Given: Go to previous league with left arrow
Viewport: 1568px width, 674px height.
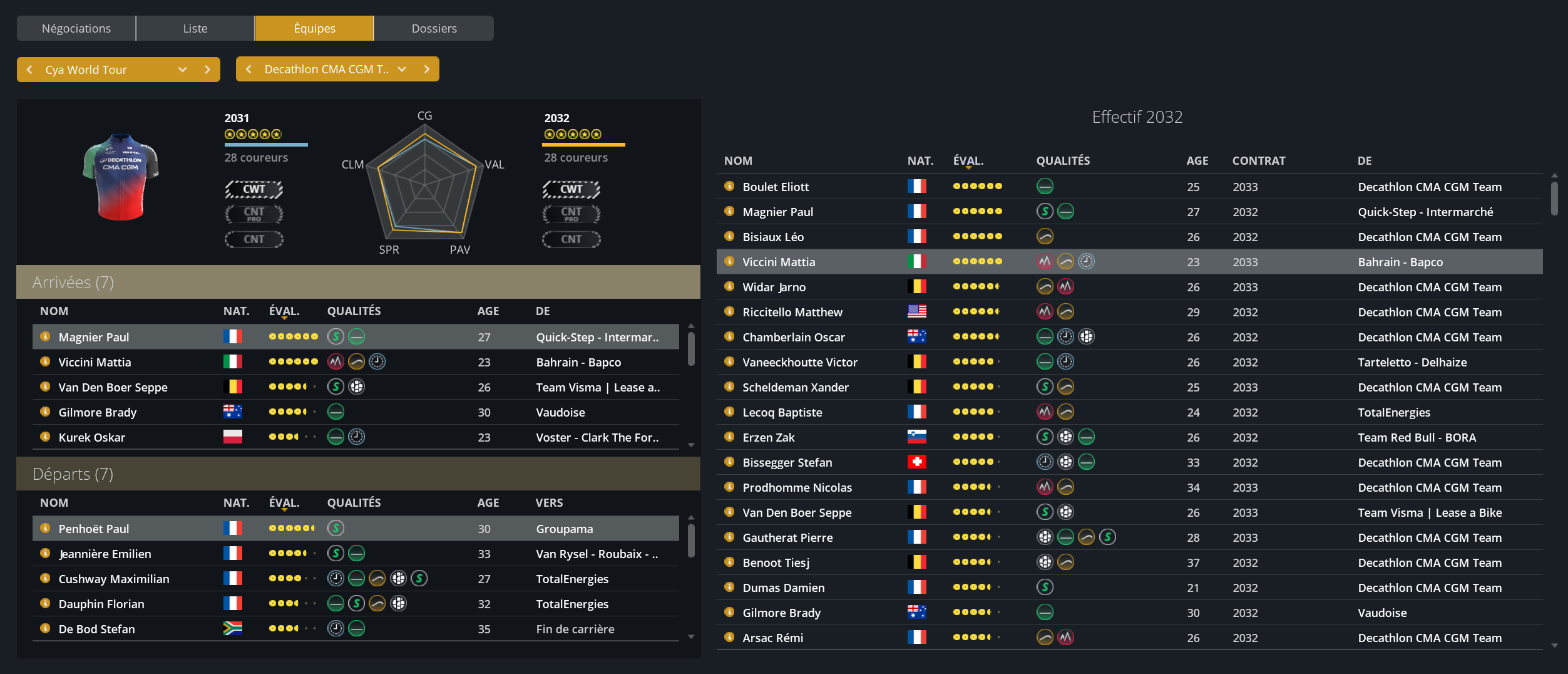Looking at the screenshot, I should click(29, 70).
